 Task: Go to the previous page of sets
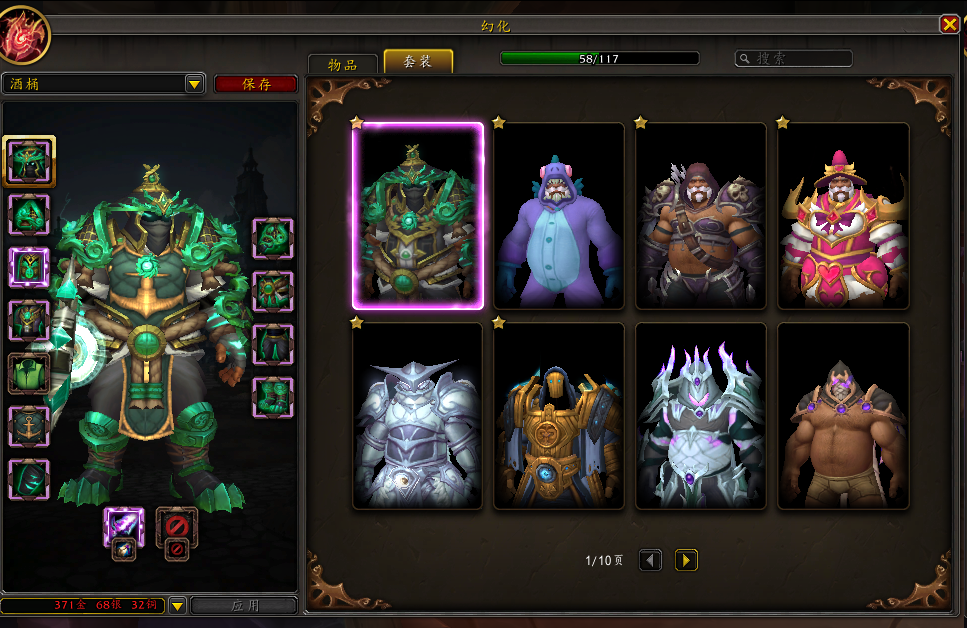click(x=650, y=561)
